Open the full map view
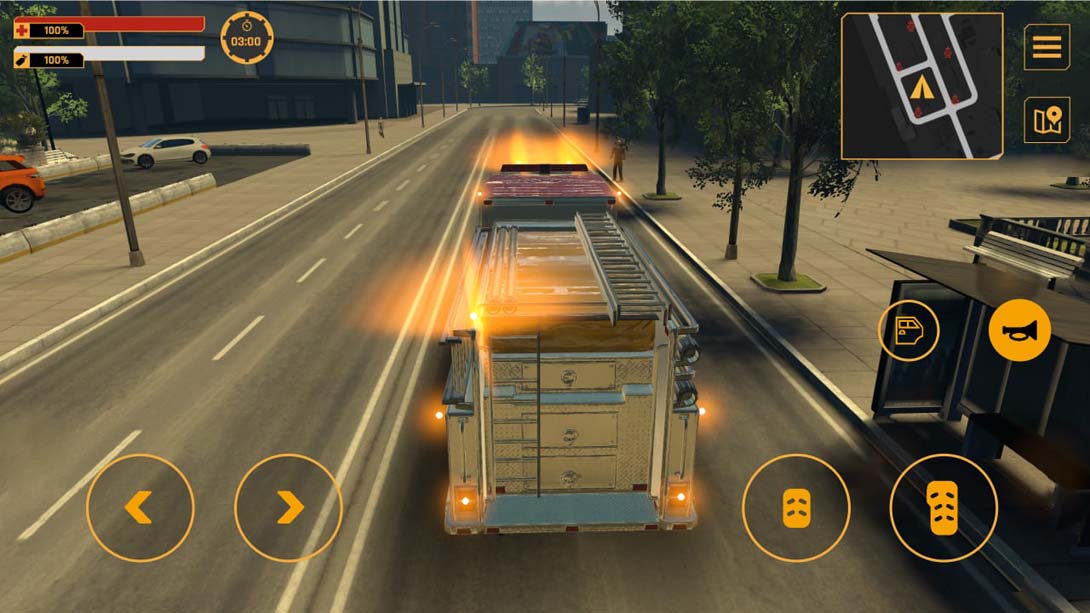Viewport: 1090px width, 613px height. pyautogui.click(x=1046, y=120)
